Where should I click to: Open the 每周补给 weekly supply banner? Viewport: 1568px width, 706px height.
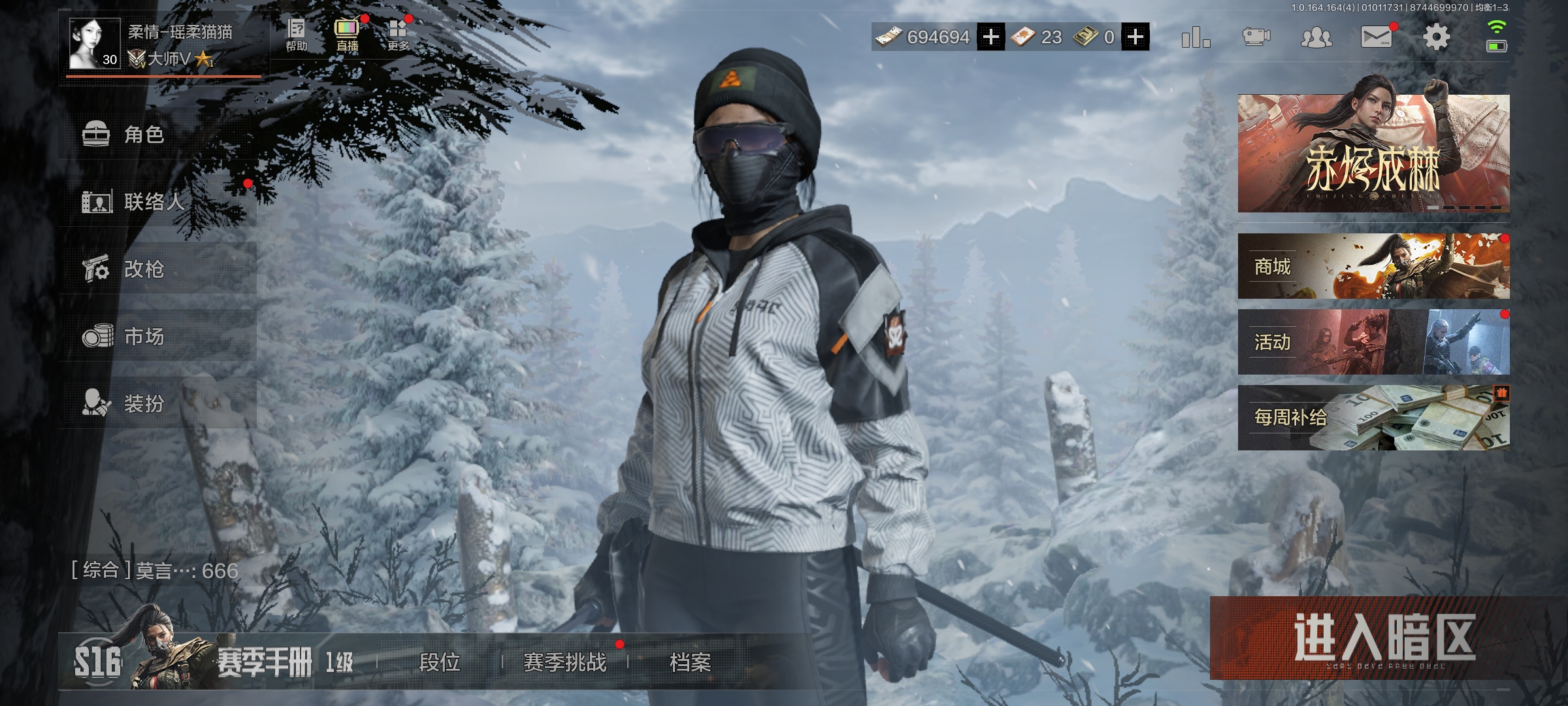click(x=1373, y=417)
